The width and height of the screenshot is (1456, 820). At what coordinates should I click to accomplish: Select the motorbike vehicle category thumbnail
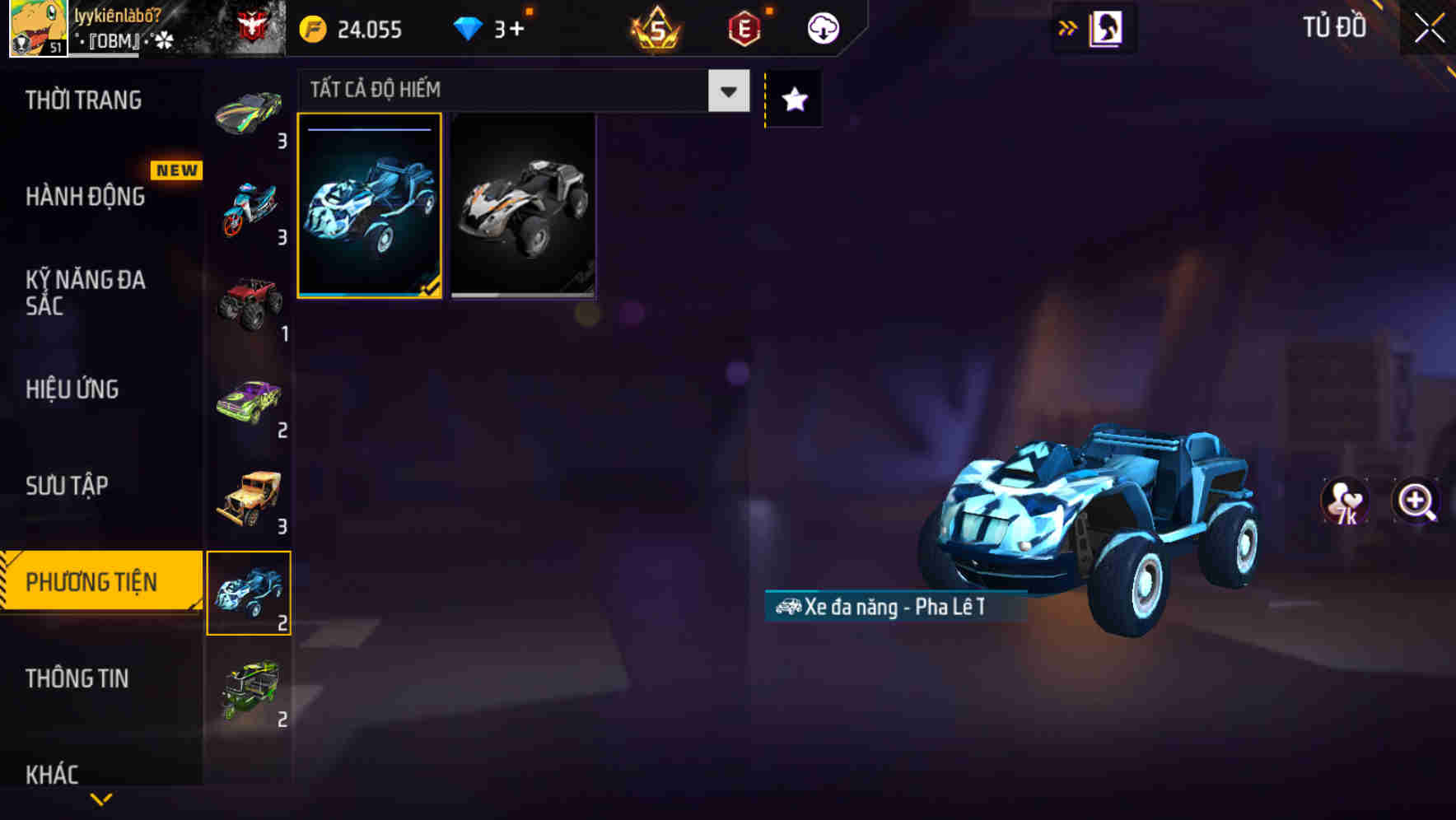pos(249,206)
